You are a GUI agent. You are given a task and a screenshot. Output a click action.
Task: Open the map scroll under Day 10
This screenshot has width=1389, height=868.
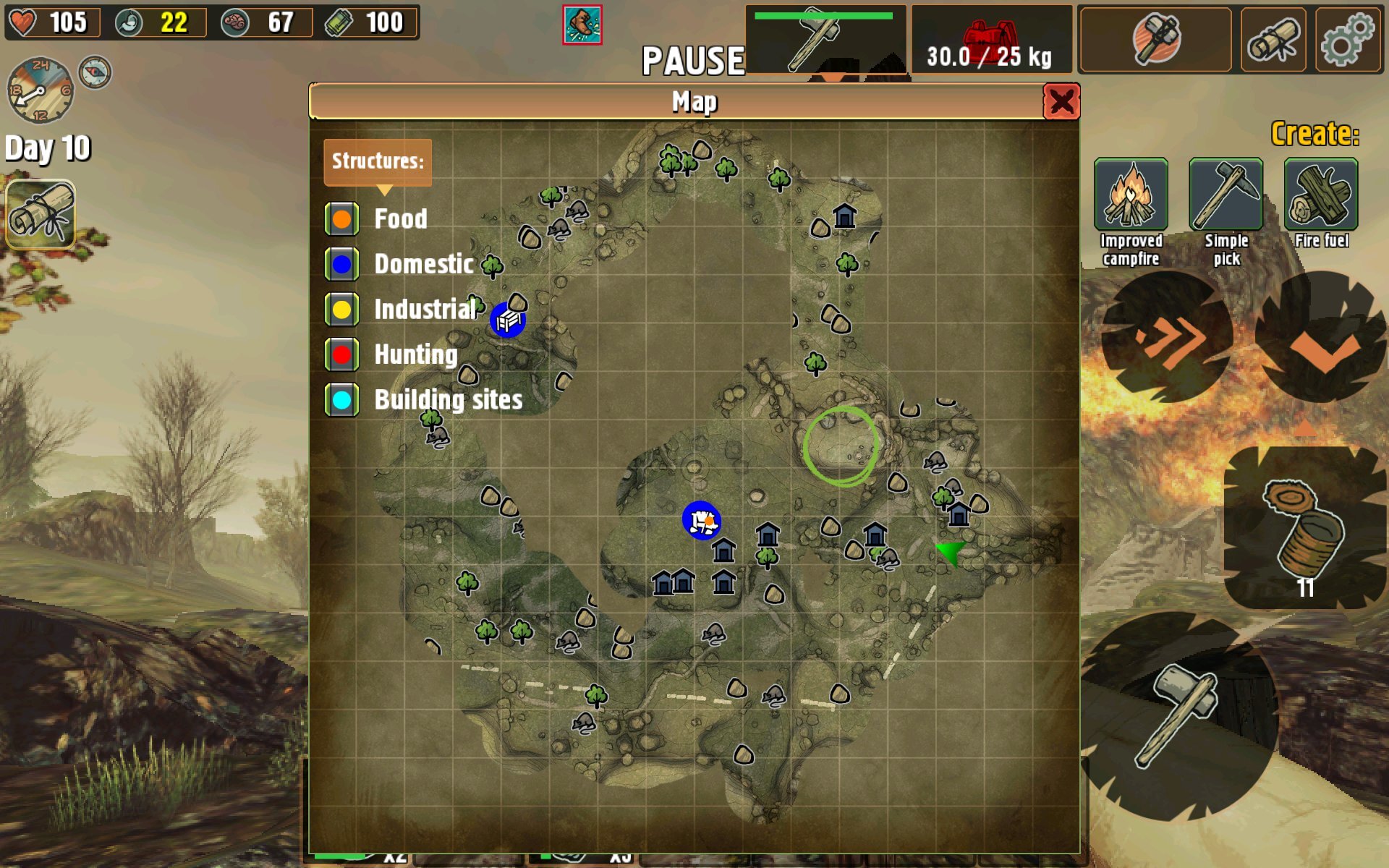tap(41, 214)
